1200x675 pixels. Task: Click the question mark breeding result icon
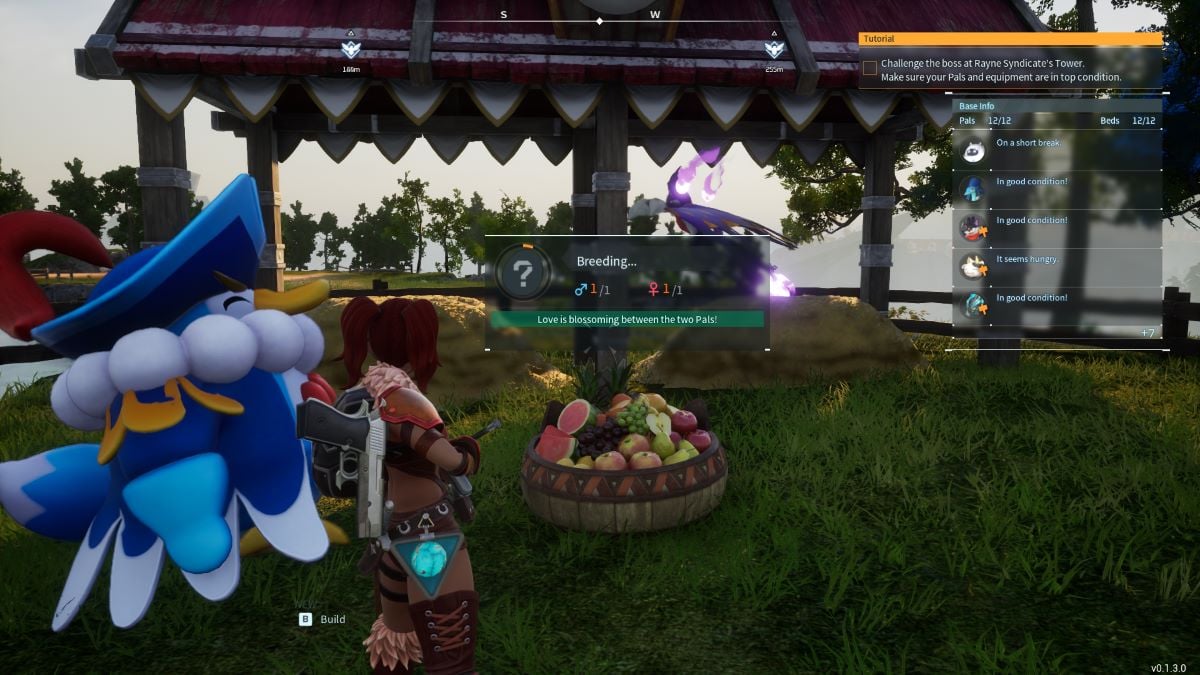[523, 271]
